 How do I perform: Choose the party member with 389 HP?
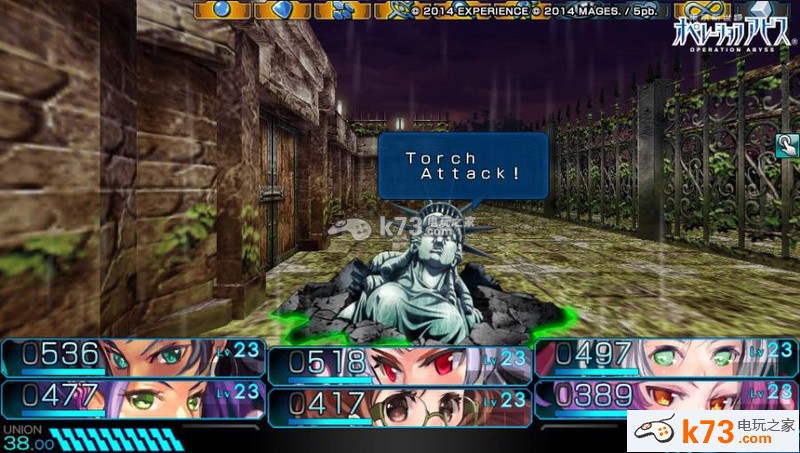(665, 397)
